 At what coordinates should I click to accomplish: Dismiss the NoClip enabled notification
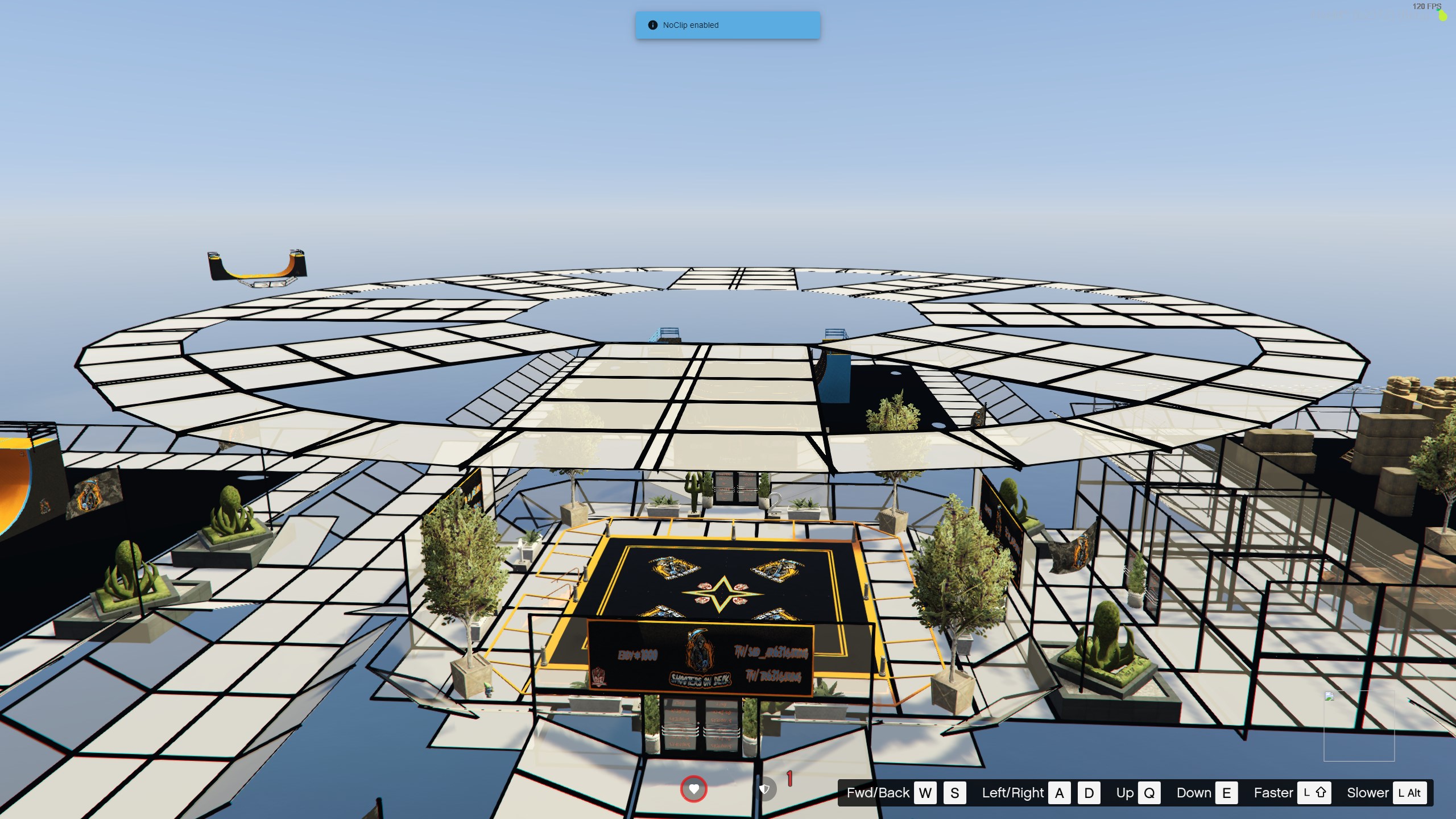click(x=727, y=25)
